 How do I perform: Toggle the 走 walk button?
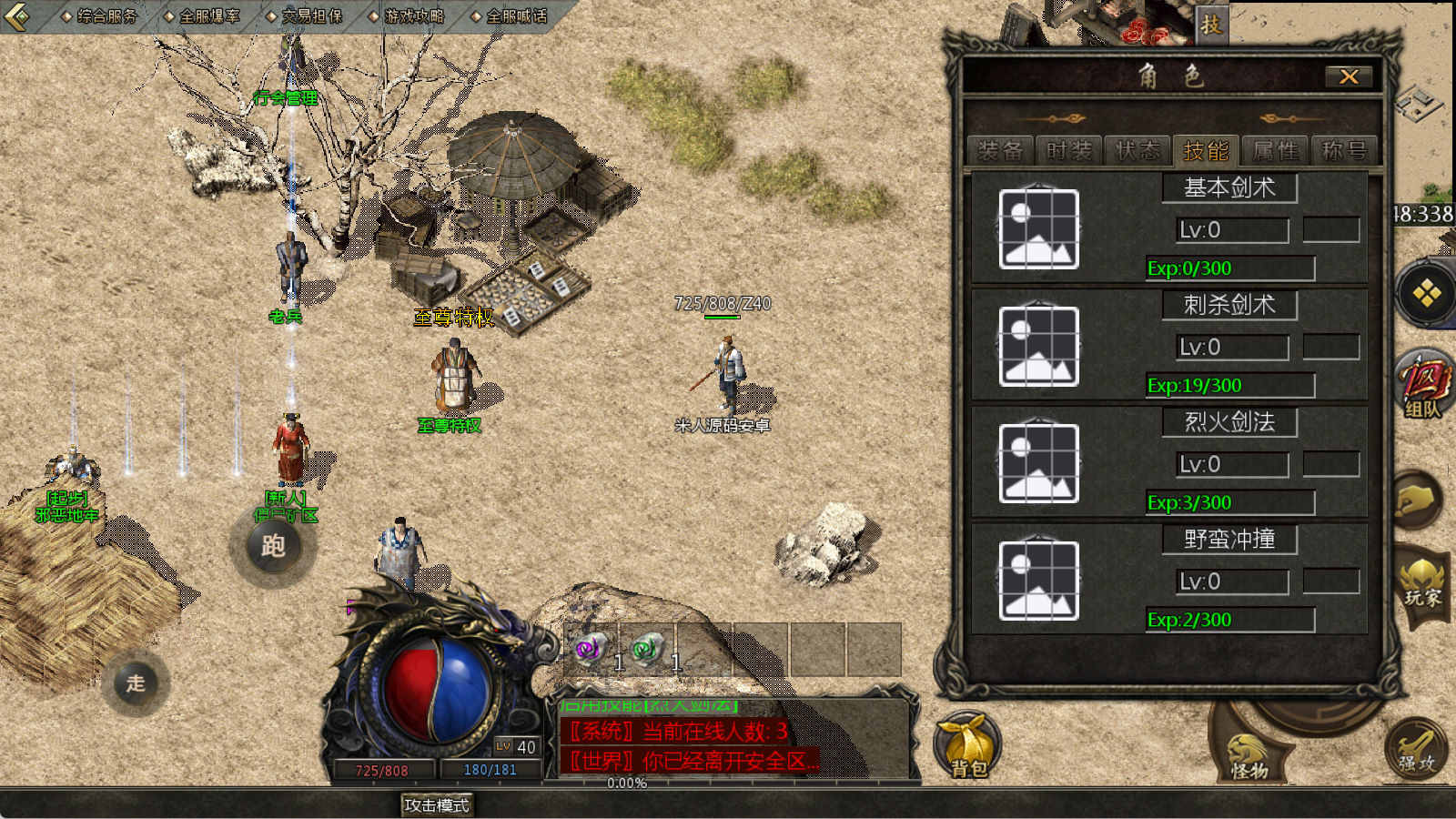[136, 683]
